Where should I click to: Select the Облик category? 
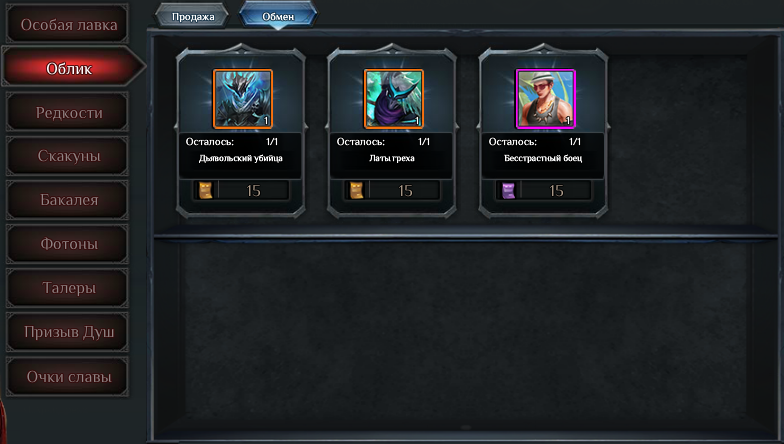point(68,69)
